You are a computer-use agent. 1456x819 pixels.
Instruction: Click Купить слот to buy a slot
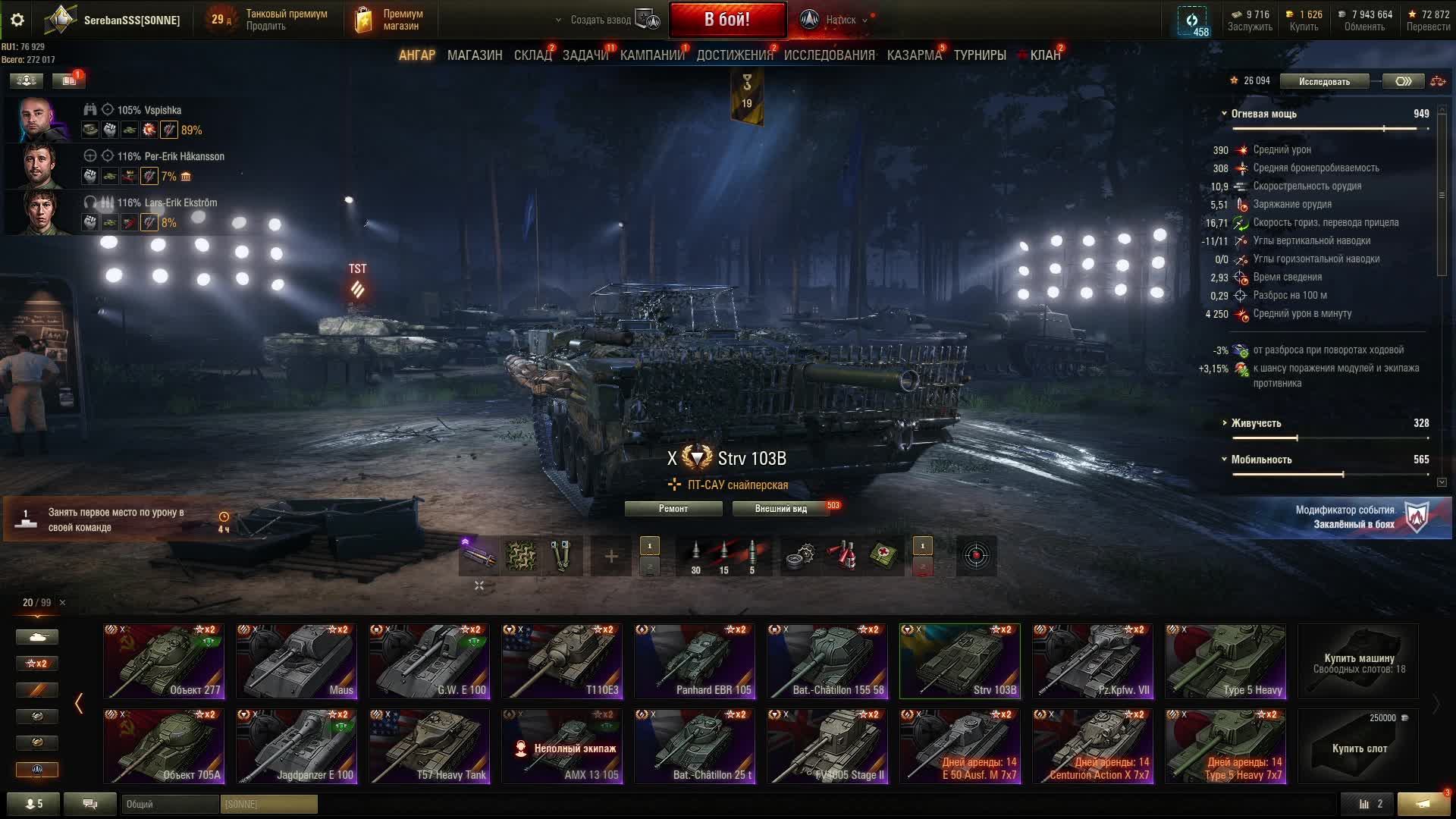[x=1358, y=747]
